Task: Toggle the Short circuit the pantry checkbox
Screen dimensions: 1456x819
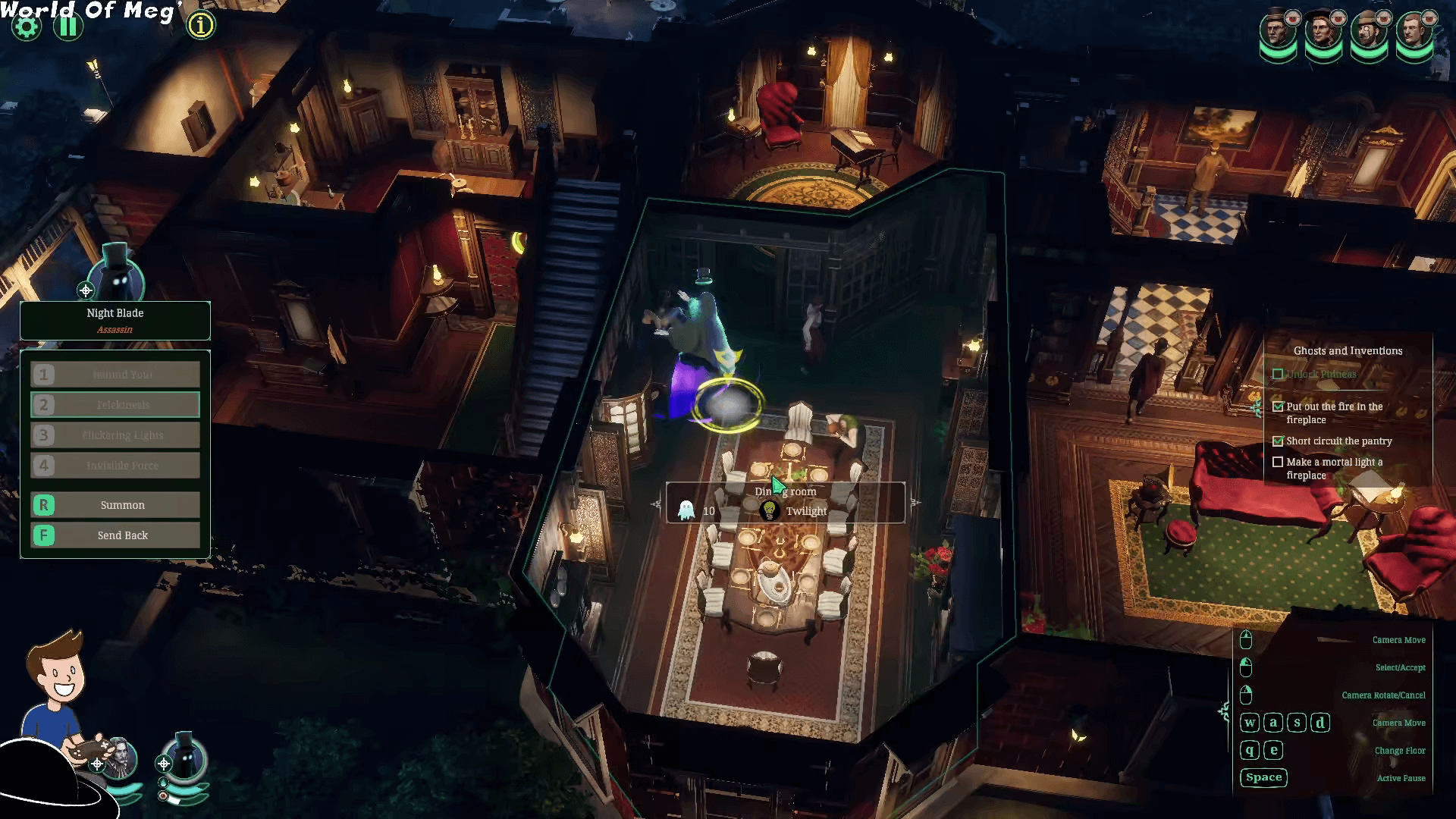Action: pos(1278,441)
